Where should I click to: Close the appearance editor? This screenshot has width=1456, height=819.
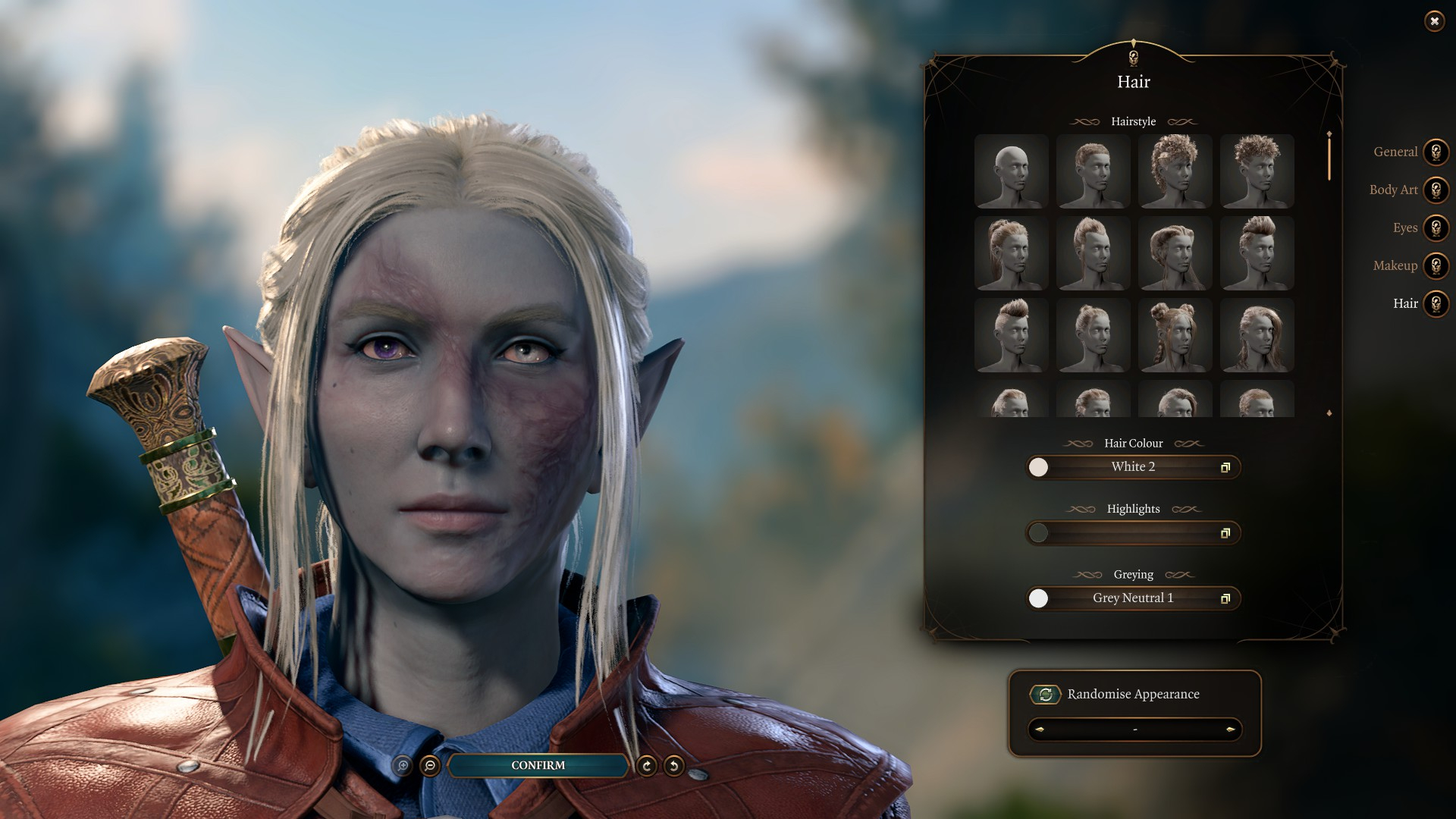coord(1434,21)
